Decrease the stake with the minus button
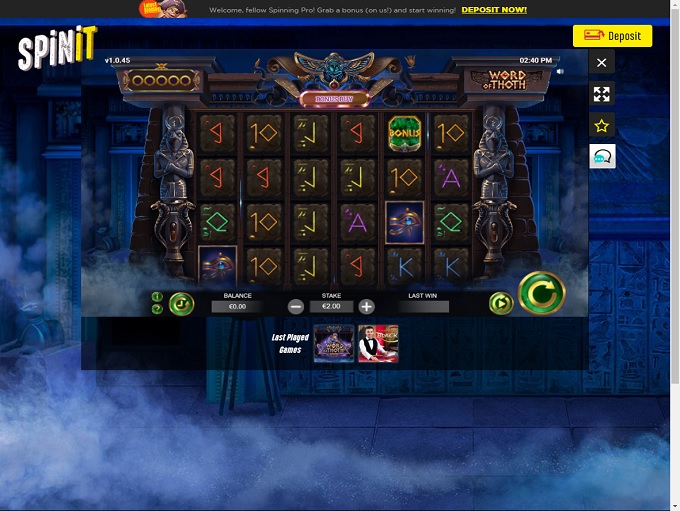This screenshot has height=511, width=680. pos(296,307)
